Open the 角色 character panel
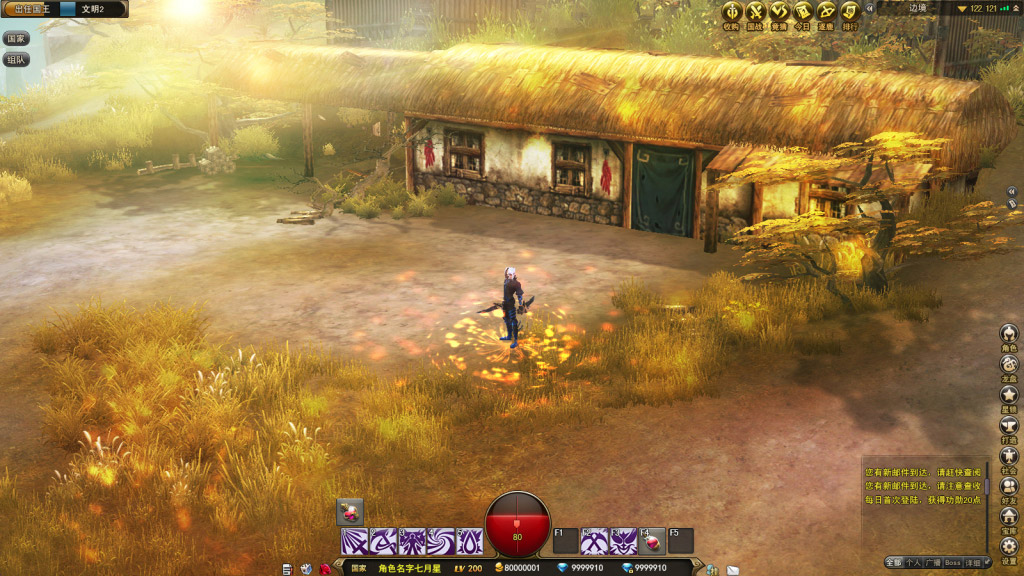1024x576 pixels. (x=1009, y=334)
